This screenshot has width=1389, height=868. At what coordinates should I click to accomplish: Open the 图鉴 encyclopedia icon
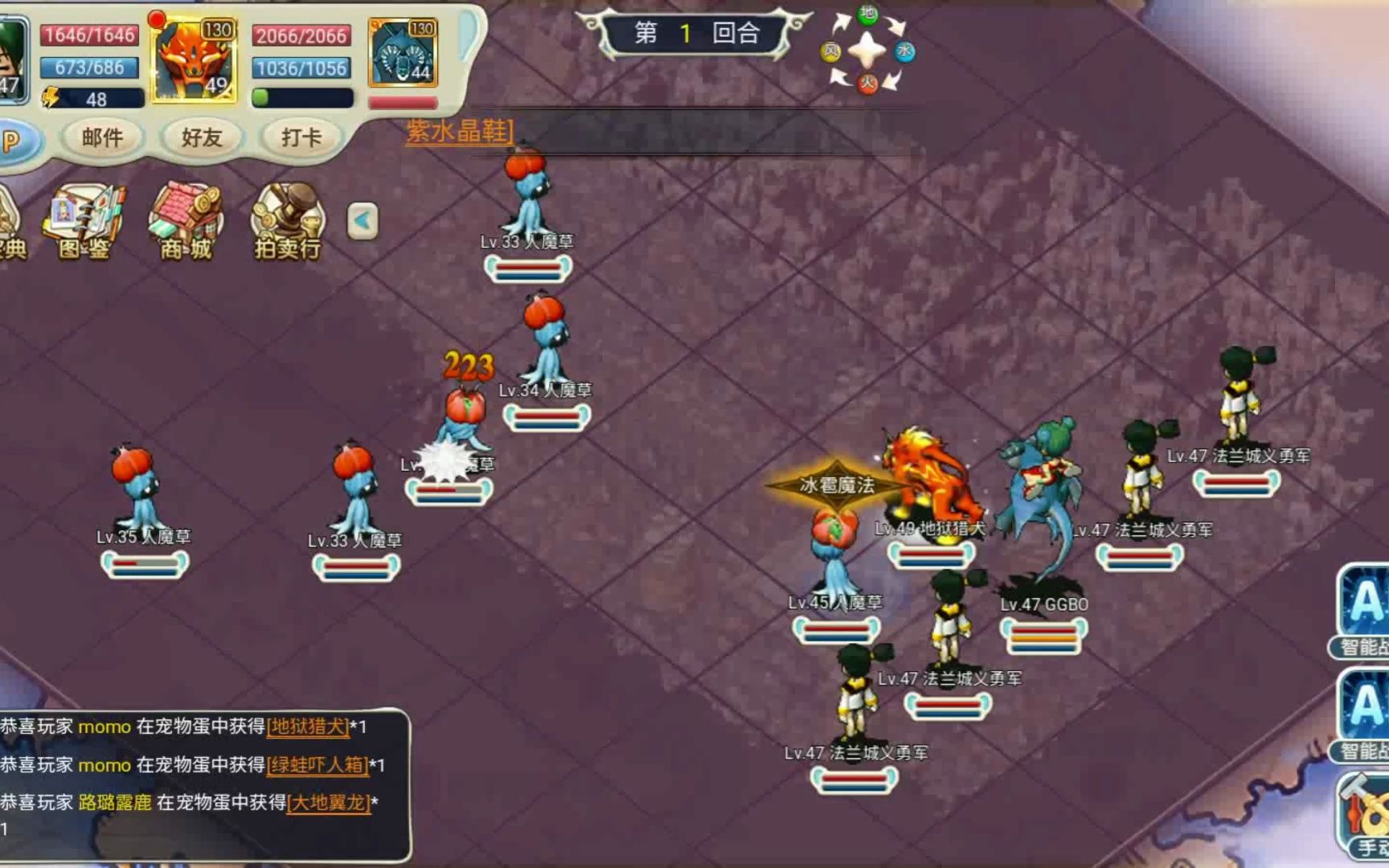click(84, 222)
